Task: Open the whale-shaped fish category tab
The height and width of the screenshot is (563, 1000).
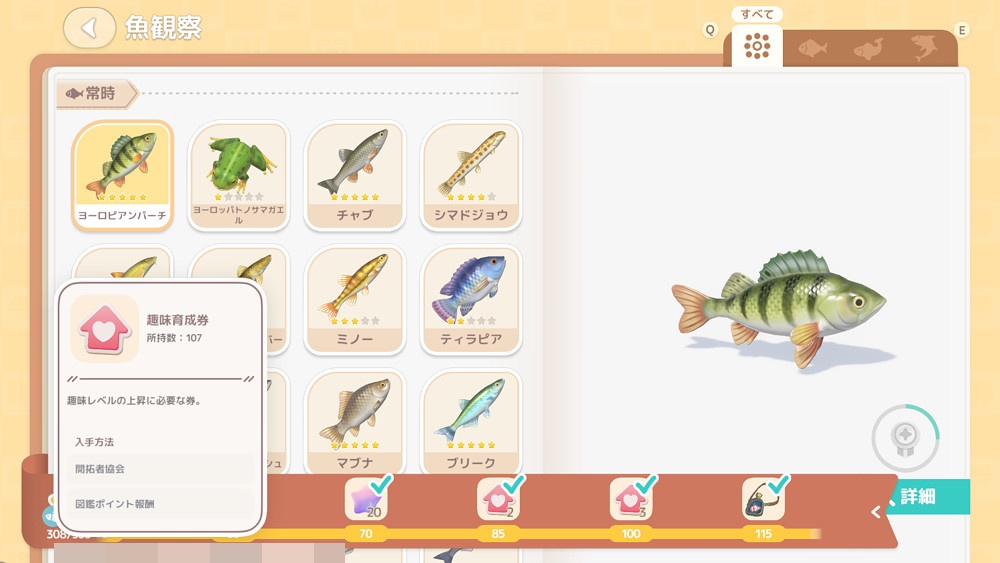Action: click(x=868, y=48)
